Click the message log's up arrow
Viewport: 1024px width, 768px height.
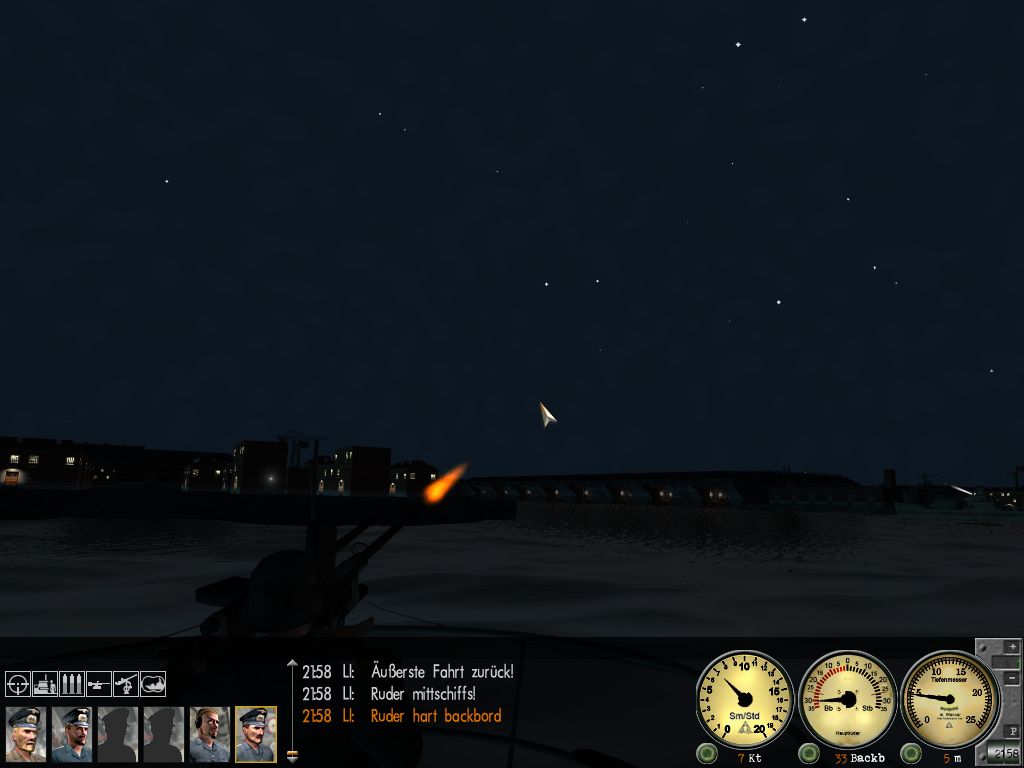(292, 663)
